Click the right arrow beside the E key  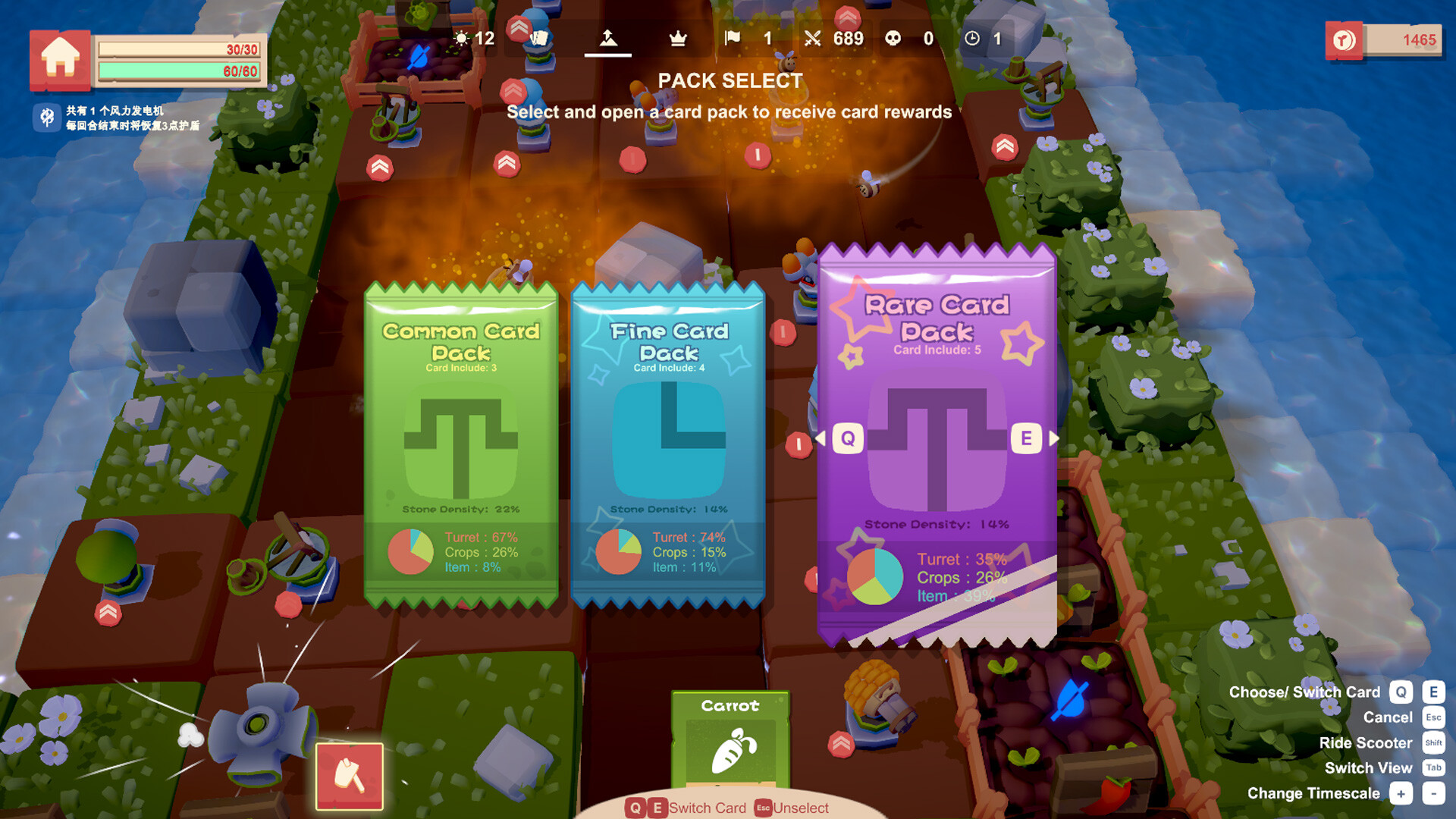(x=1054, y=438)
